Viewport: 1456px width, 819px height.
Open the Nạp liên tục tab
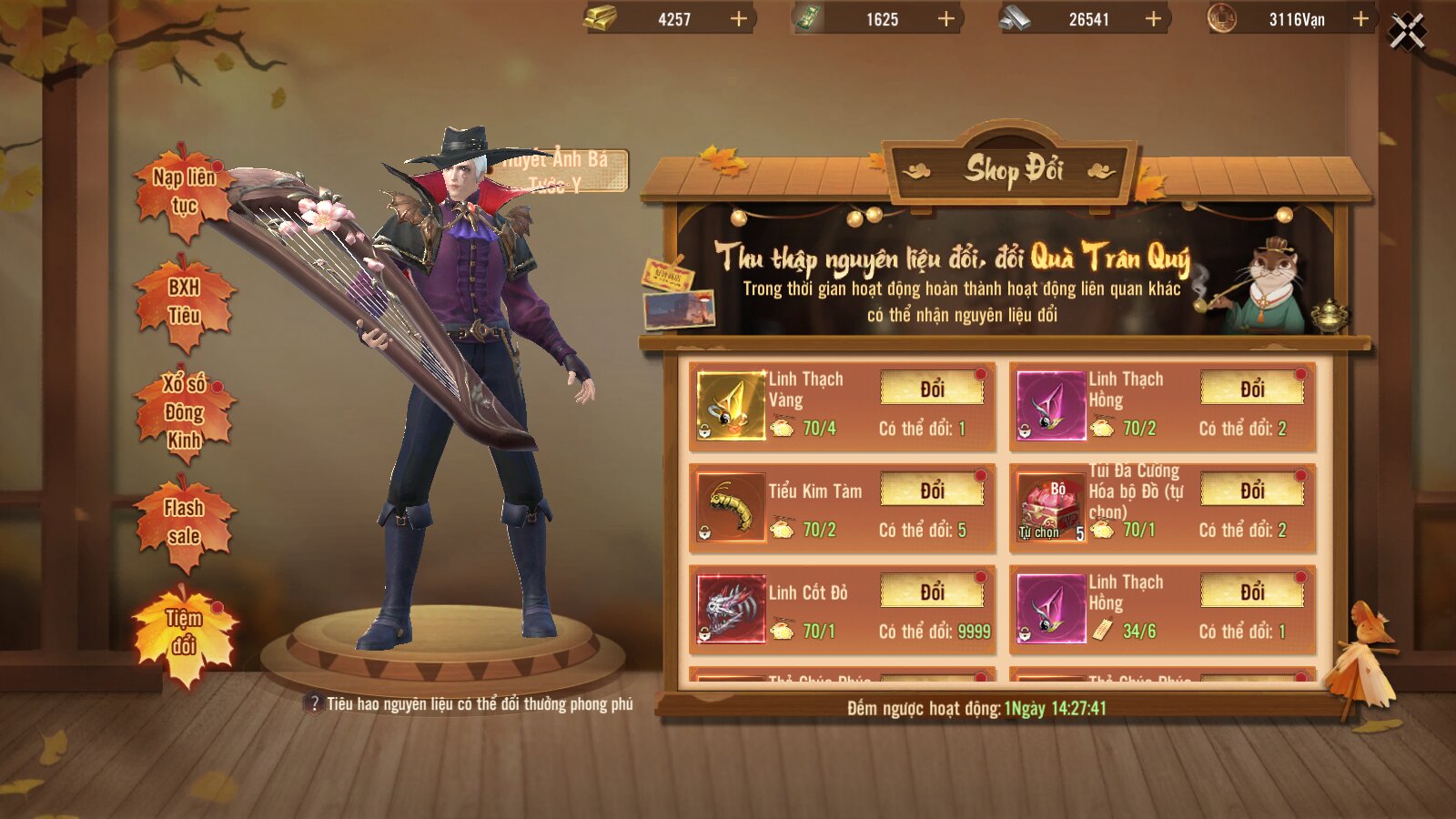click(x=185, y=192)
